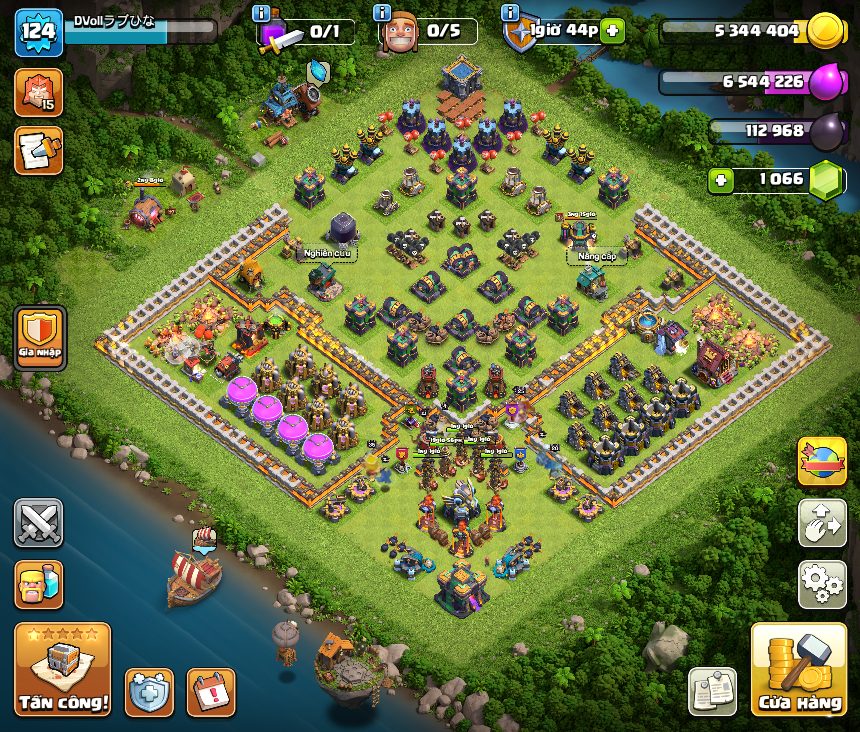860x732 pixels.
Task: Open the Cửa Hàng shop
Action: [x=798, y=669]
